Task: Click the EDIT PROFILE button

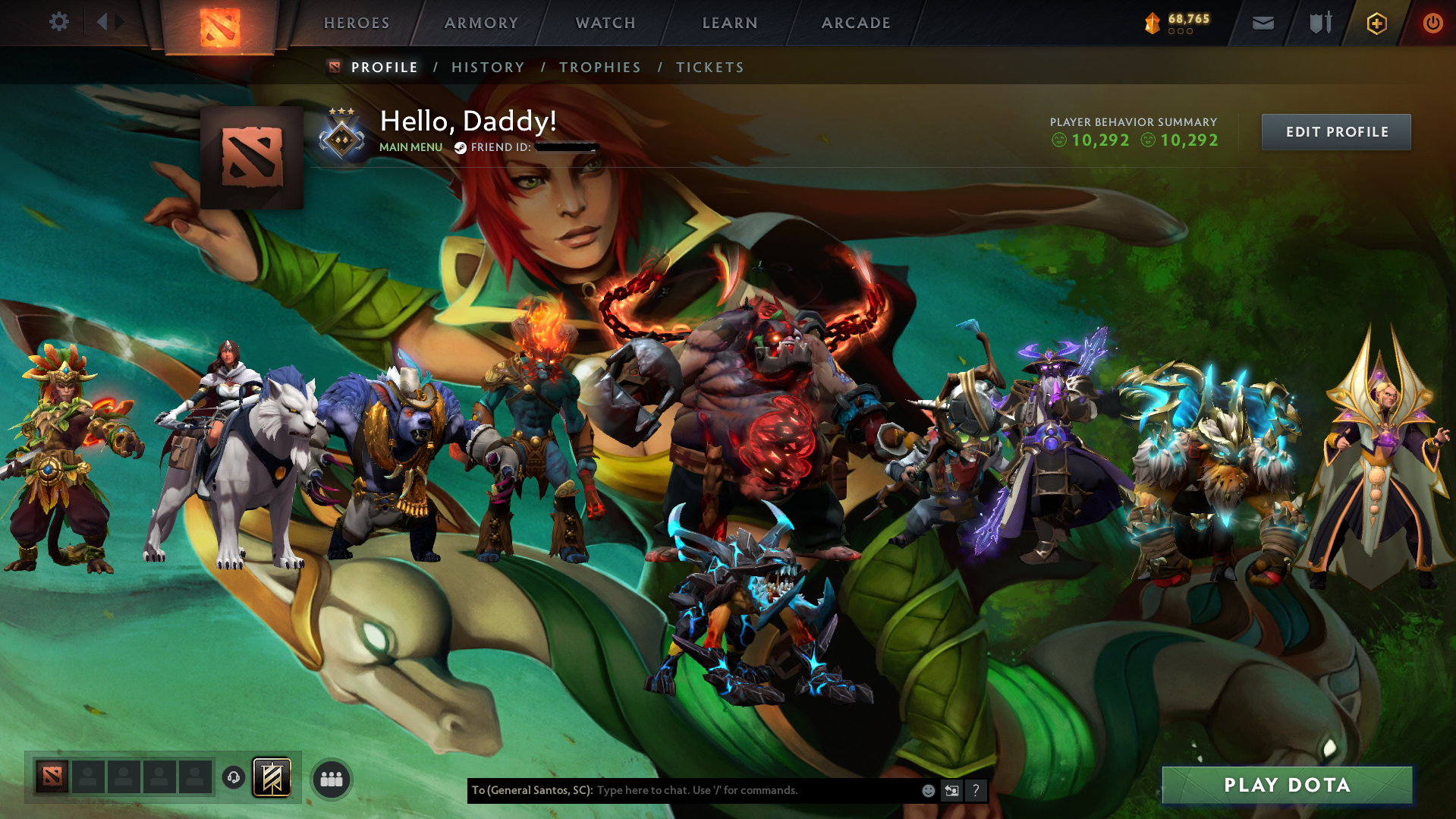Action: (1335, 131)
